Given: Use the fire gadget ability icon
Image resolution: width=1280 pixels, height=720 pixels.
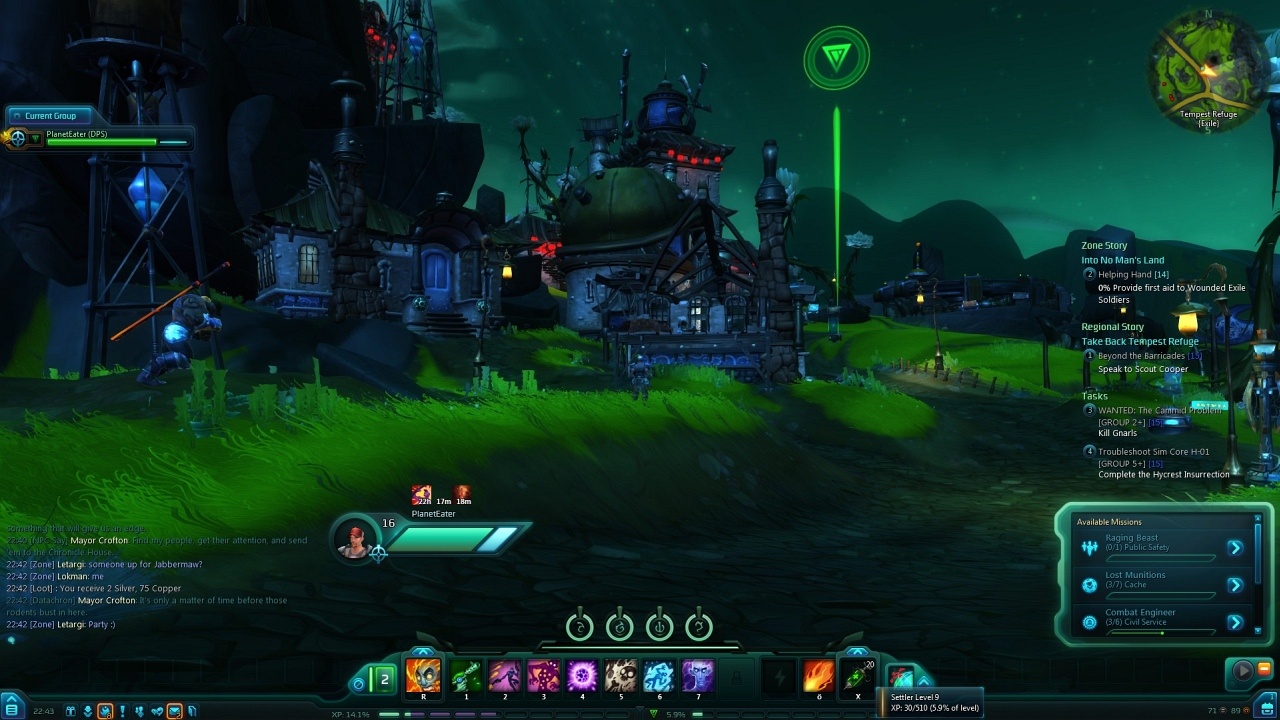Looking at the screenshot, I should pyautogui.click(x=818, y=677).
